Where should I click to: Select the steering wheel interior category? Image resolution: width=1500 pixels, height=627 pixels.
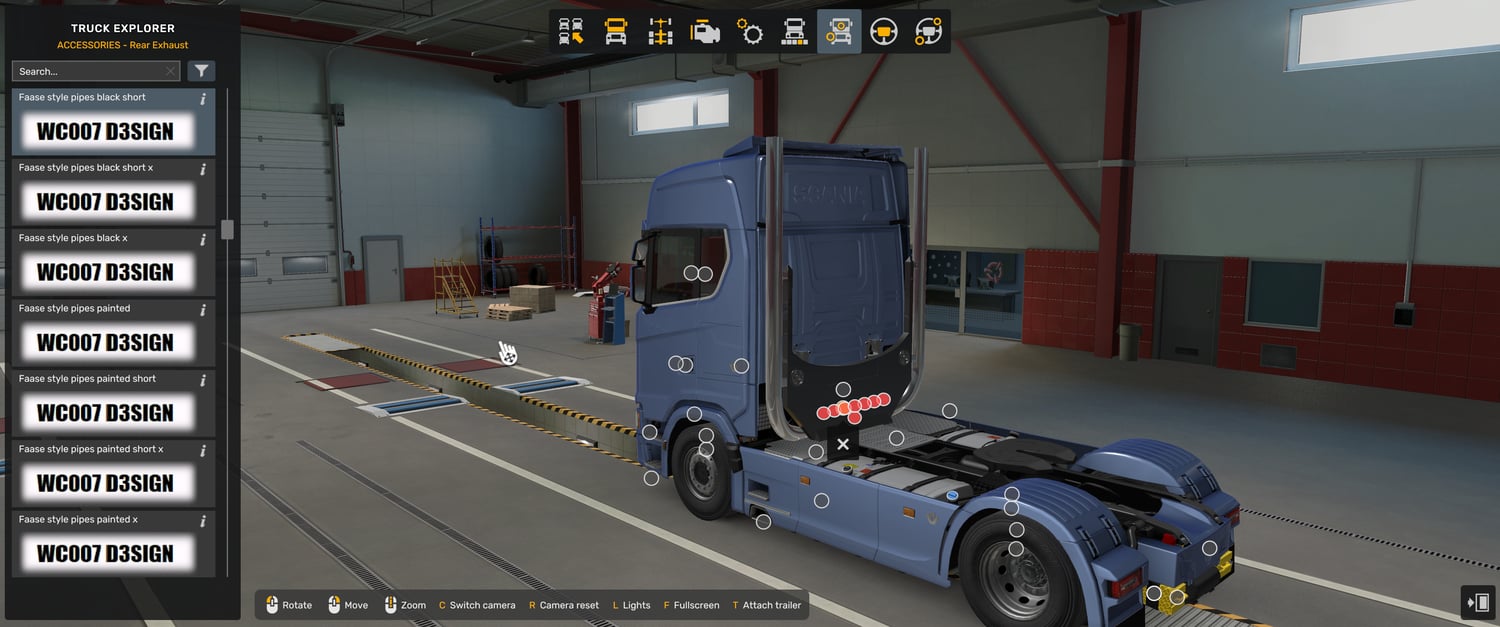tap(883, 32)
